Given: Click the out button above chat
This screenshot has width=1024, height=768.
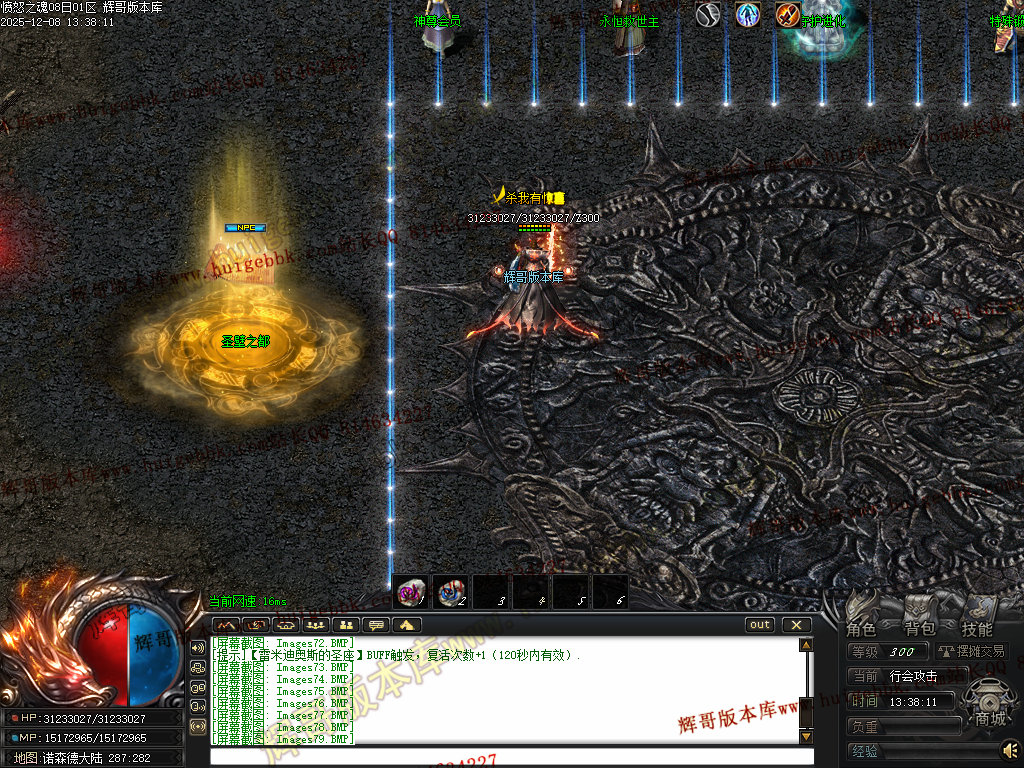Looking at the screenshot, I should tap(761, 625).
